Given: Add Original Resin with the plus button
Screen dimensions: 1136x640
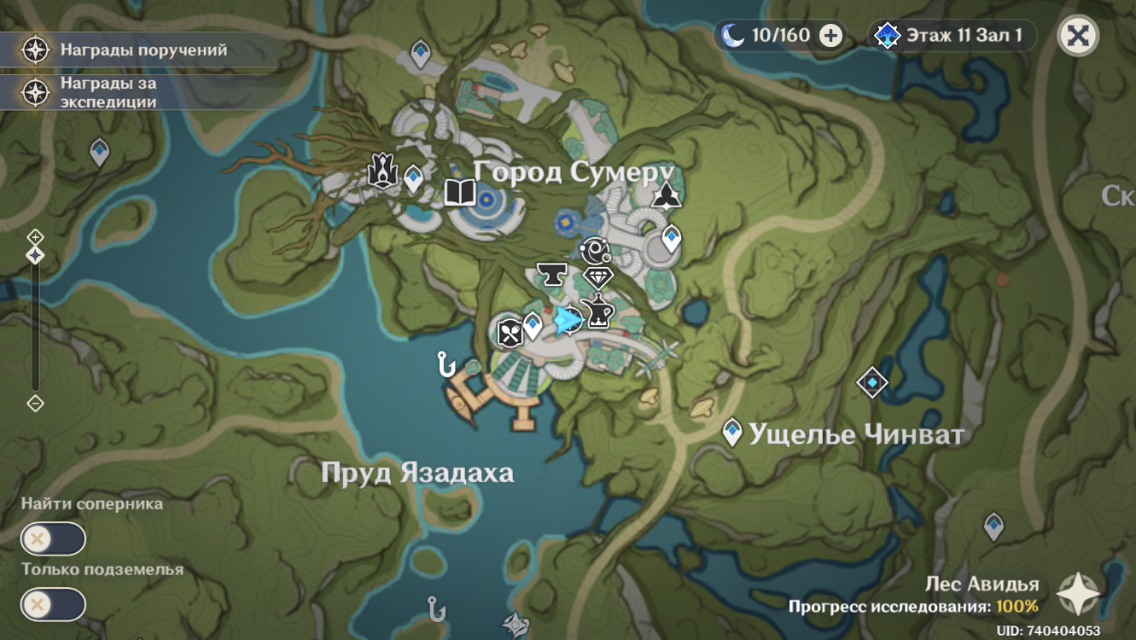Looking at the screenshot, I should 830,36.
